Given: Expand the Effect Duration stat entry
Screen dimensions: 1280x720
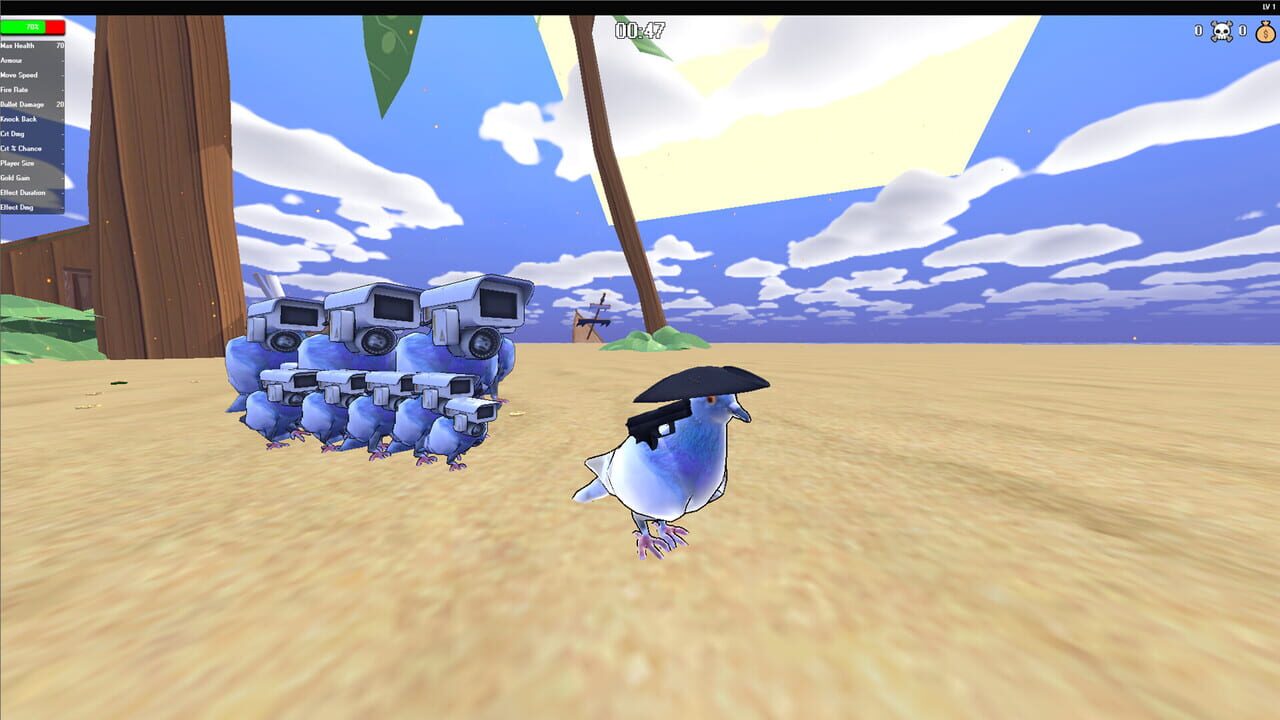Looking at the screenshot, I should (33, 192).
